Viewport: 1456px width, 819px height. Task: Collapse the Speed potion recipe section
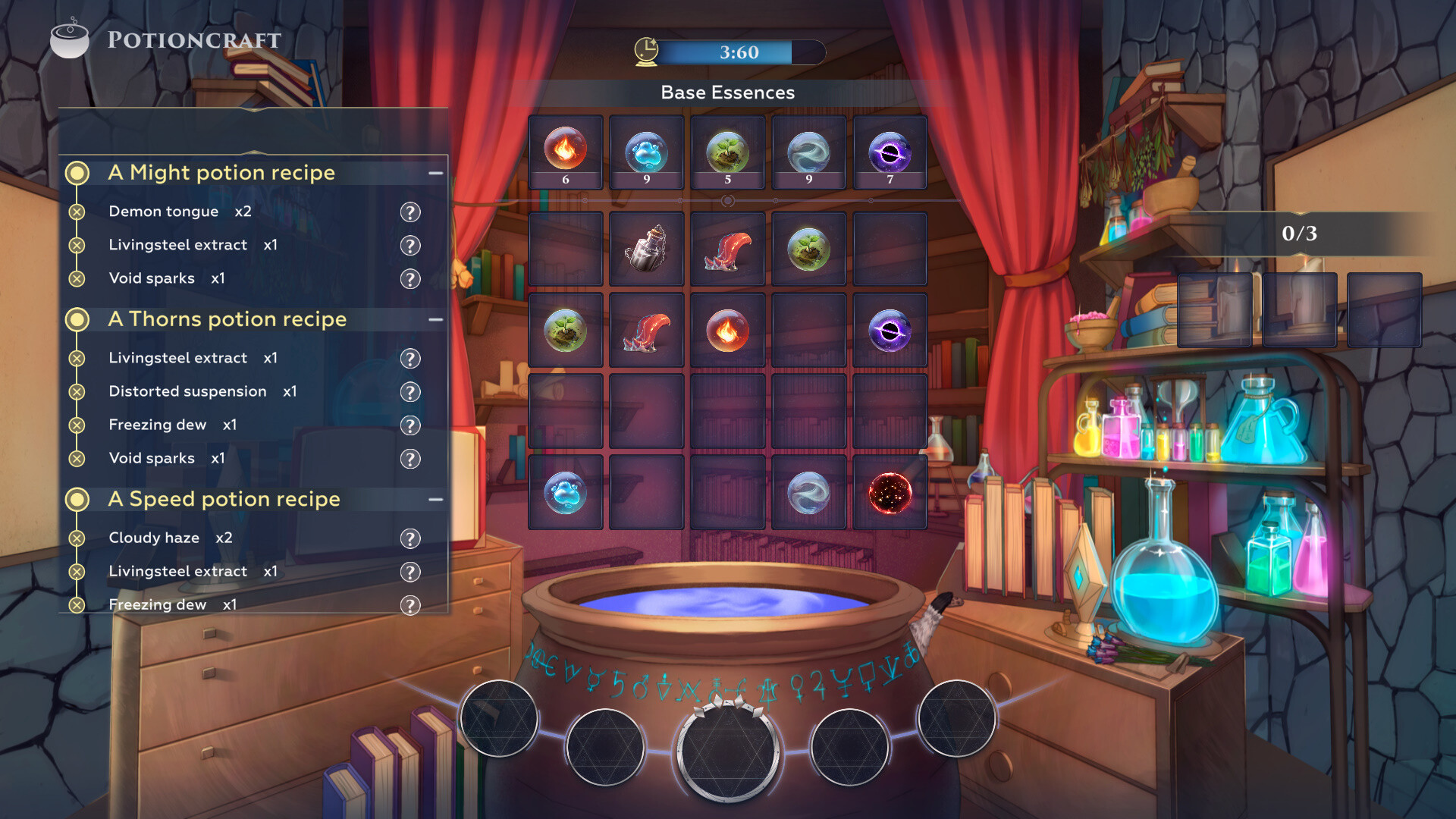435,499
